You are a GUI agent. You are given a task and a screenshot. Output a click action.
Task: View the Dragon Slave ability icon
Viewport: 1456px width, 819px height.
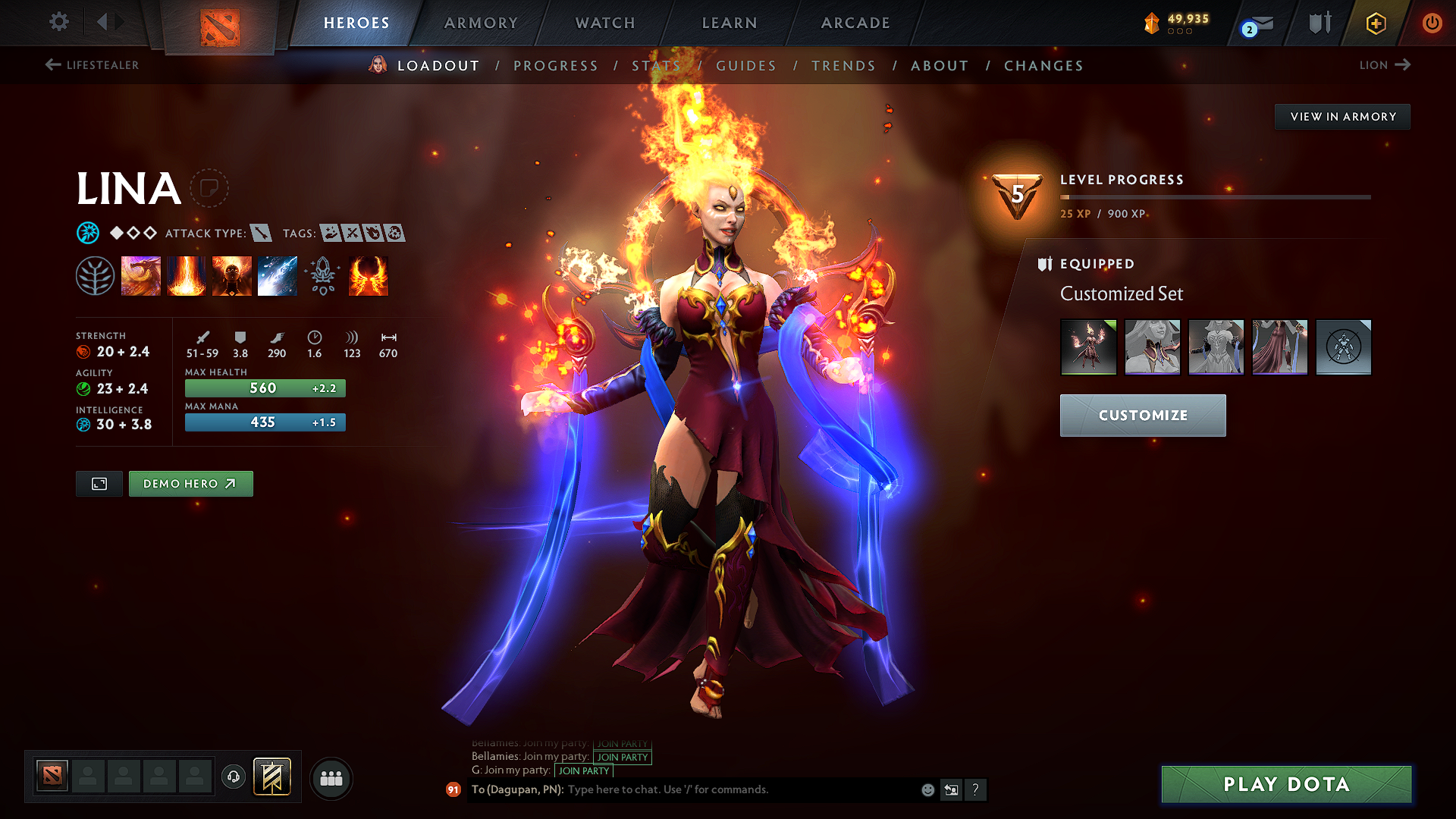(x=141, y=276)
